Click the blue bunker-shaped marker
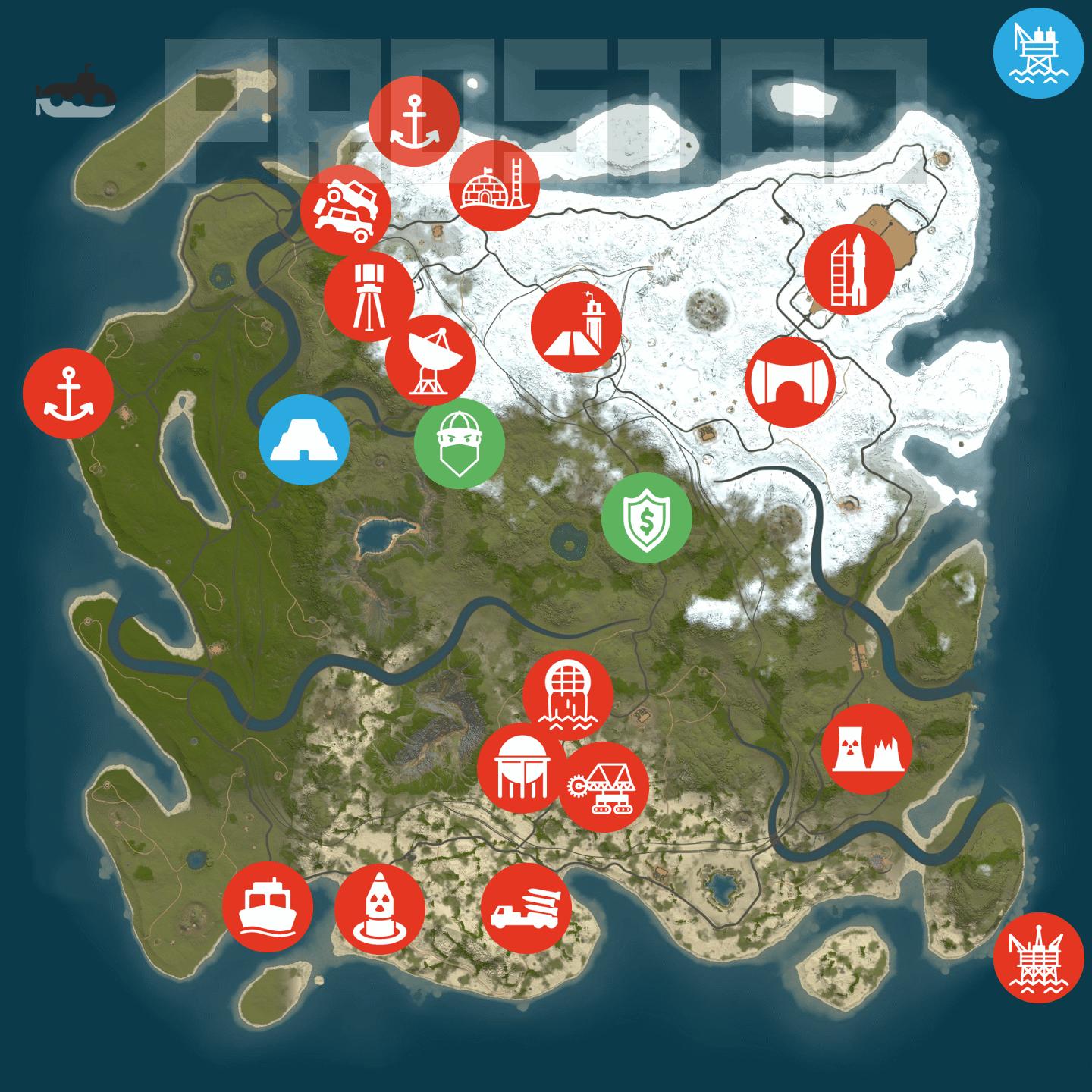Screen dimensions: 1092x1092 [x=304, y=440]
